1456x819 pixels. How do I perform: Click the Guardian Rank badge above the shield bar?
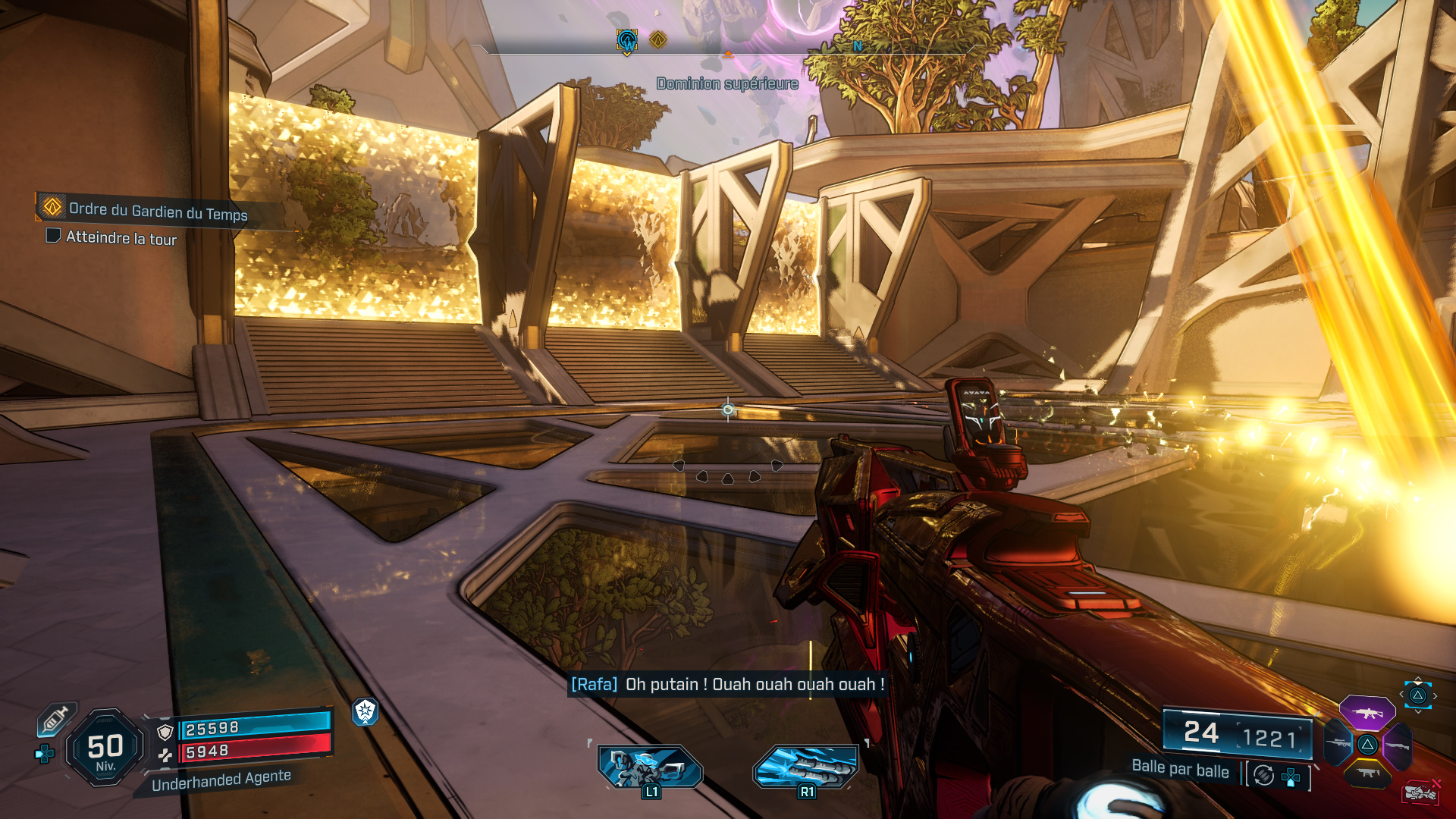click(x=366, y=713)
